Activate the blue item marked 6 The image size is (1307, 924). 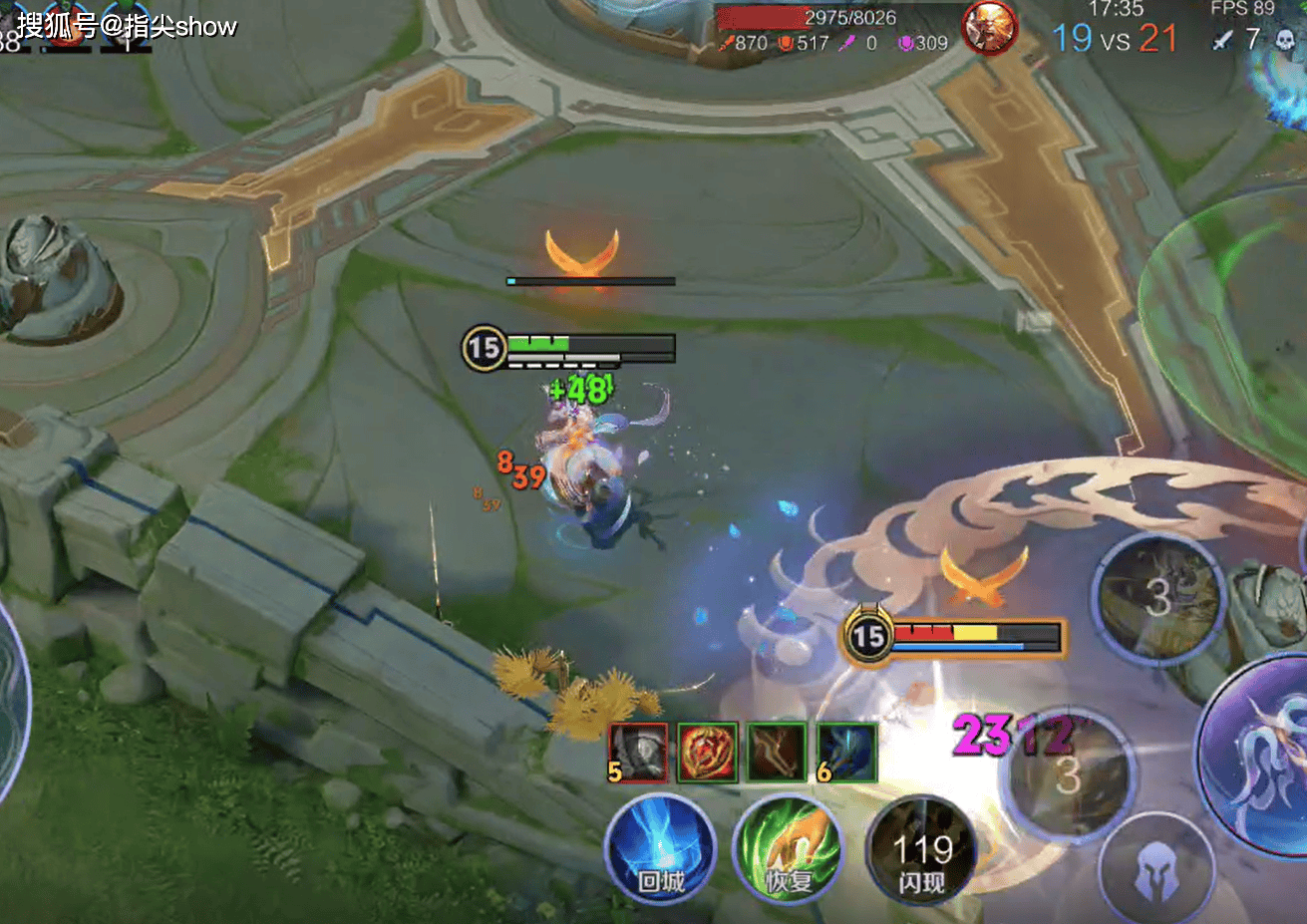point(846,752)
